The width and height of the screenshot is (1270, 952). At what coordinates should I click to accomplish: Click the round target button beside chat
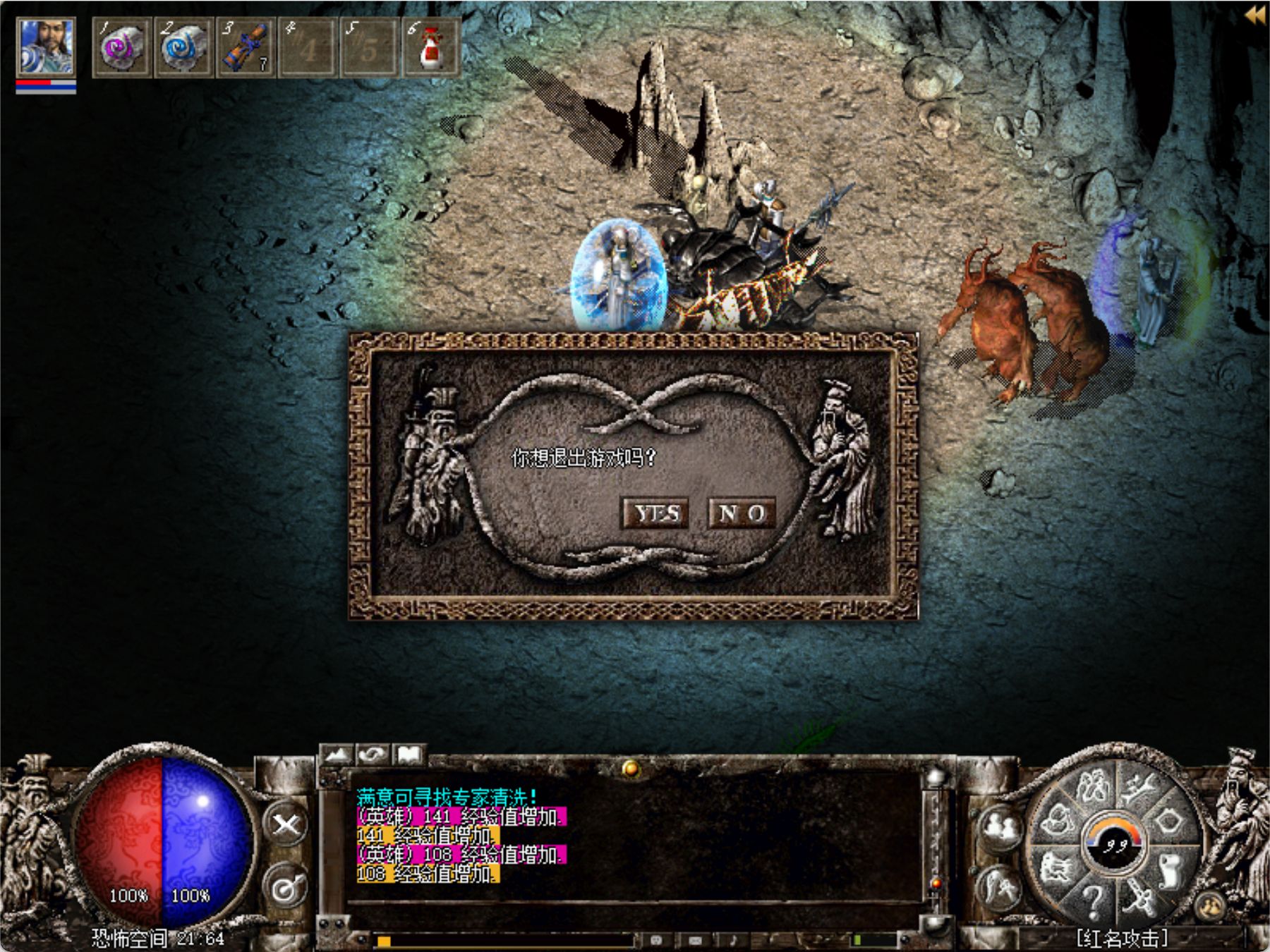tap(286, 888)
